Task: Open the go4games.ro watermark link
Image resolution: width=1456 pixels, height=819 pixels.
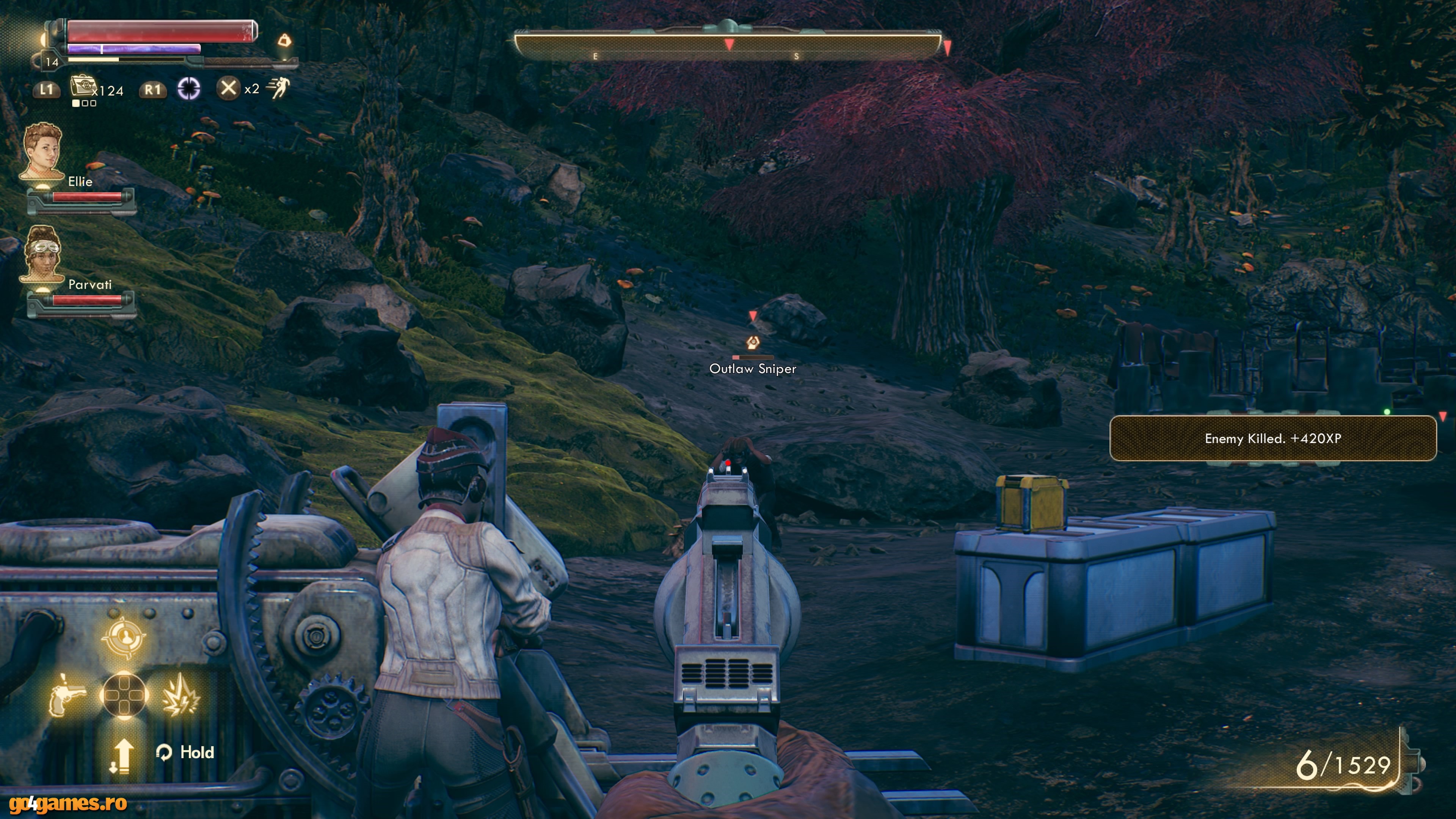Action: pyautogui.click(x=68, y=803)
